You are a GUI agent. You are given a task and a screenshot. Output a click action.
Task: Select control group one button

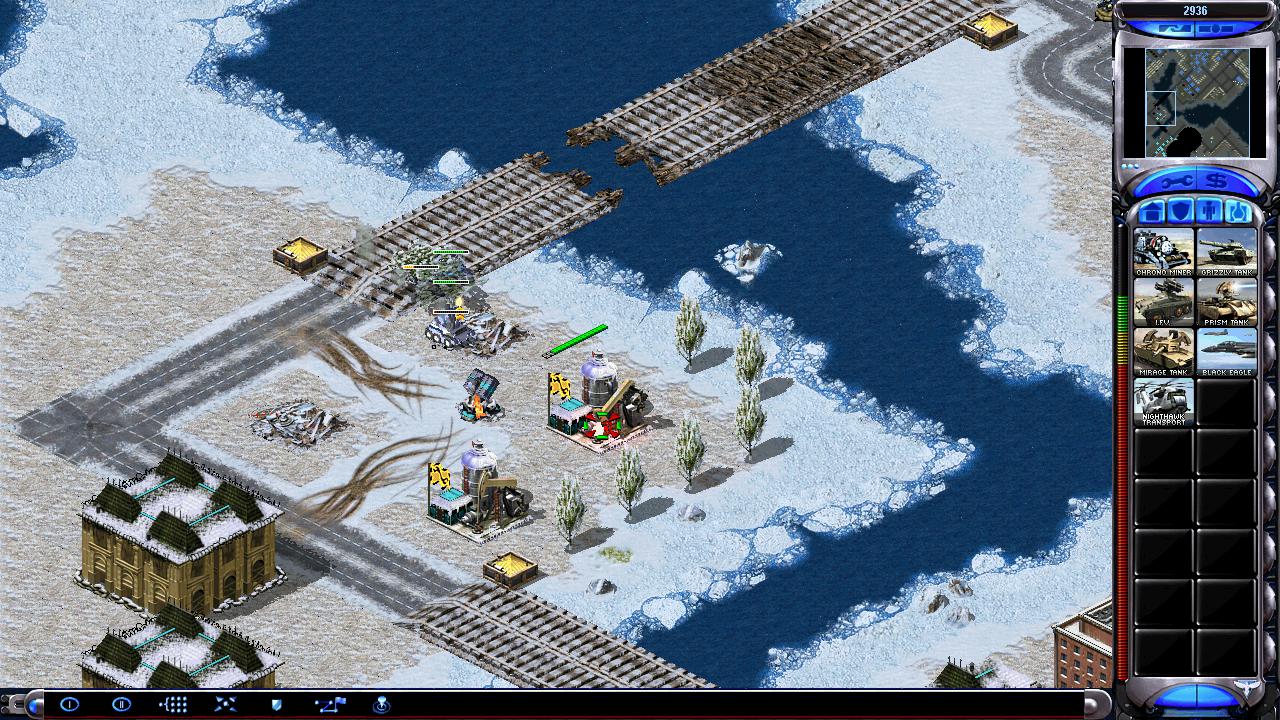coord(69,704)
